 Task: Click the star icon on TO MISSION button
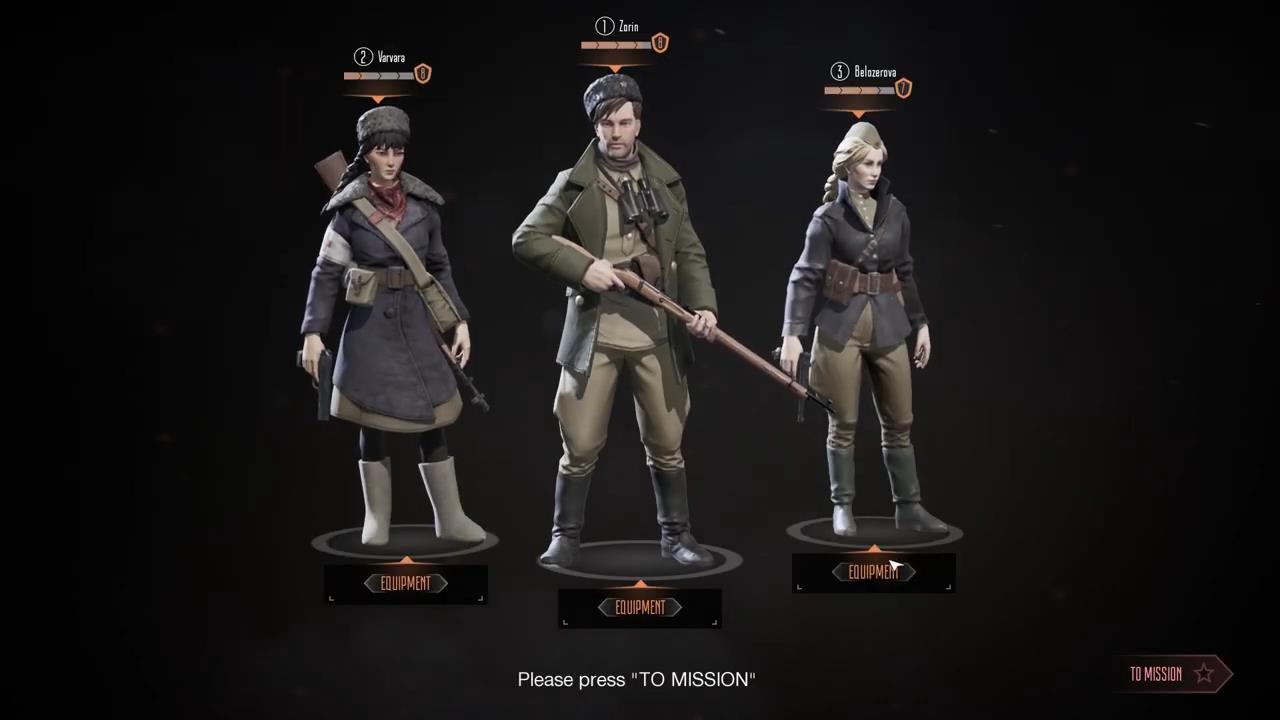(1204, 673)
